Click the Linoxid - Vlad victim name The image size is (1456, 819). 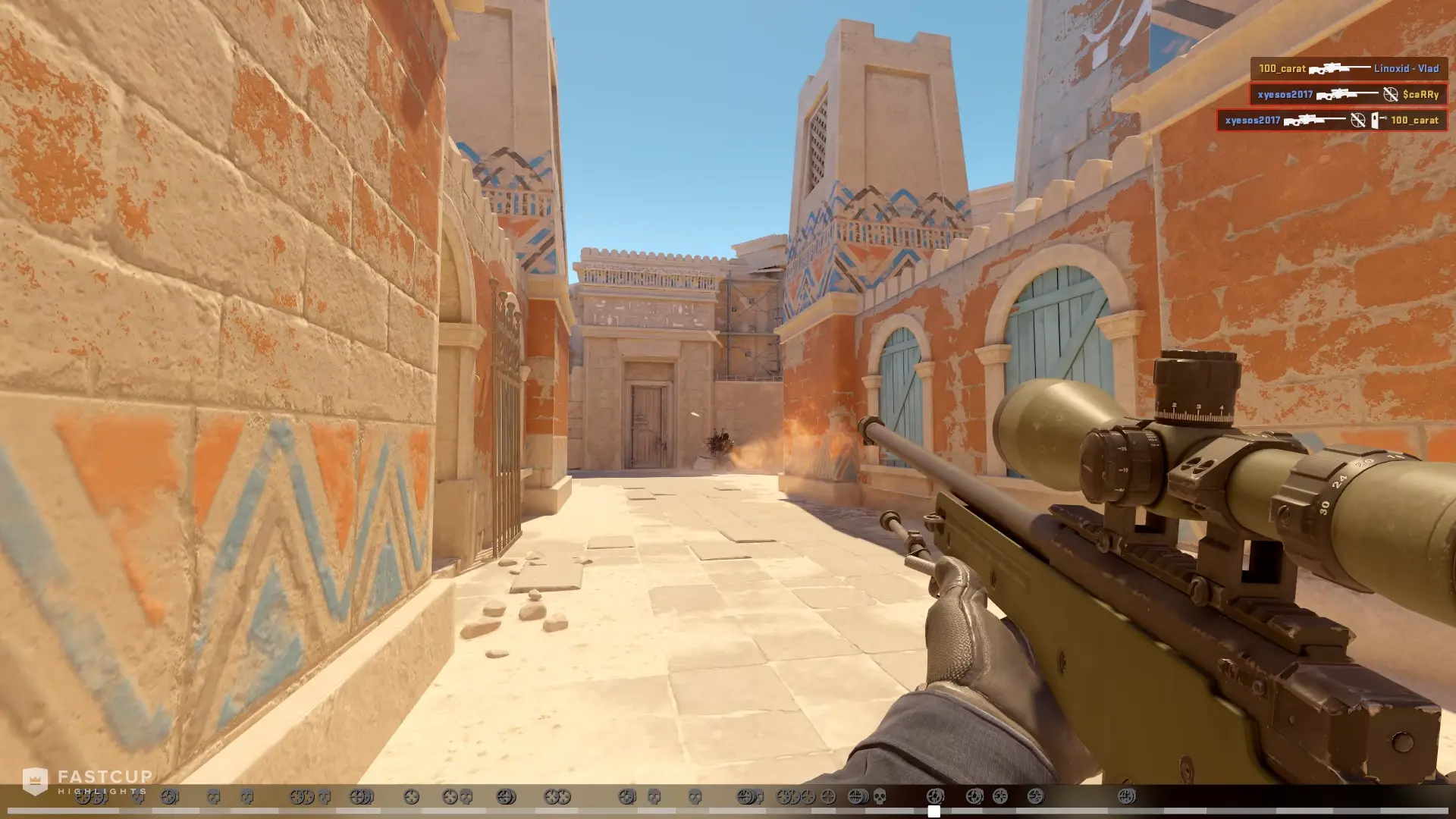click(1406, 70)
